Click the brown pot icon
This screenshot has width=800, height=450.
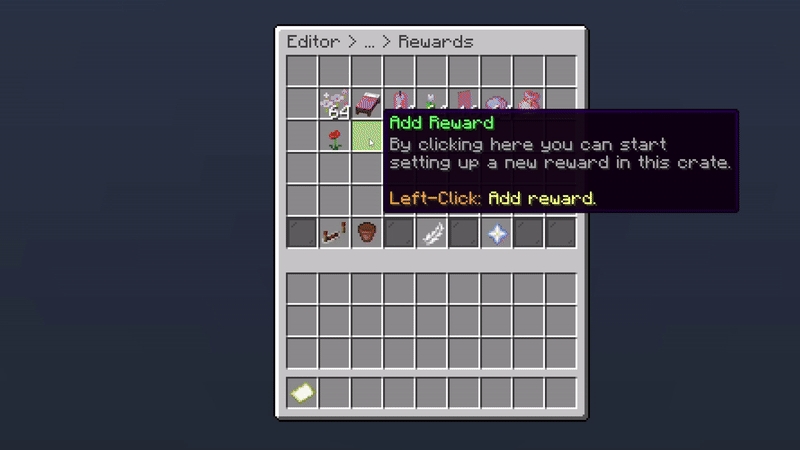(367, 234)
